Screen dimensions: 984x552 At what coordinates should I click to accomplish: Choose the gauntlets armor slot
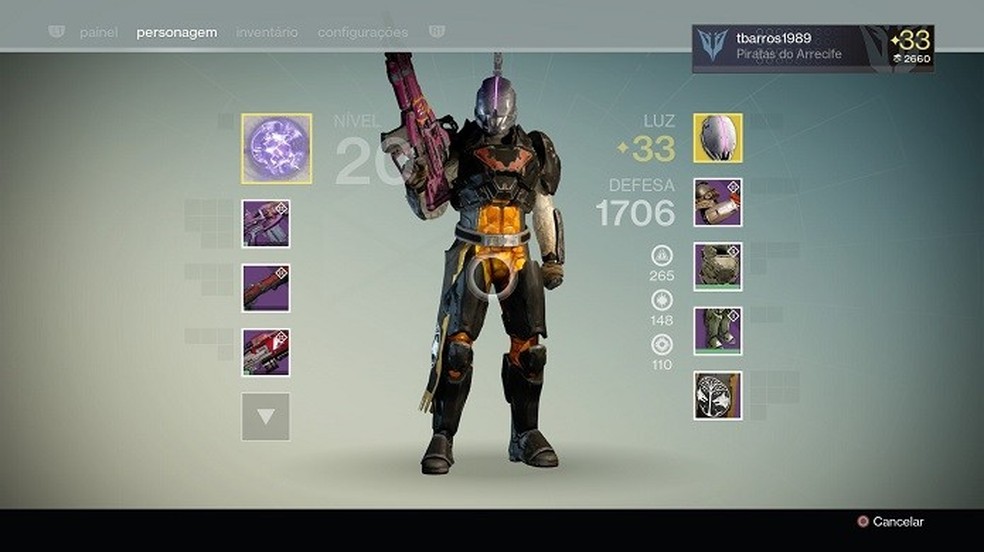[718, 202]
